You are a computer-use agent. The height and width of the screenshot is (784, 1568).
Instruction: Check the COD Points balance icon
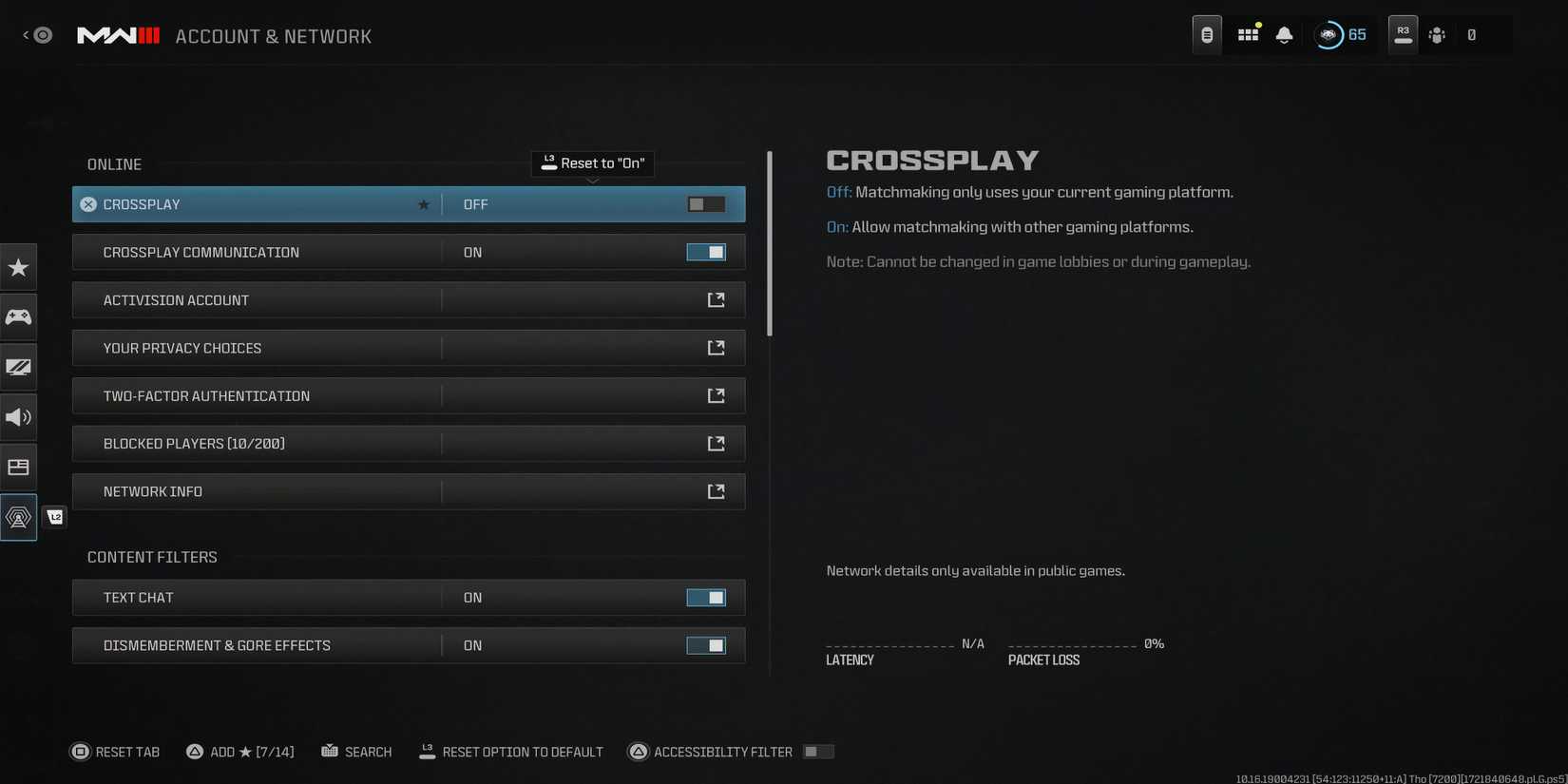coord(1329,33)
